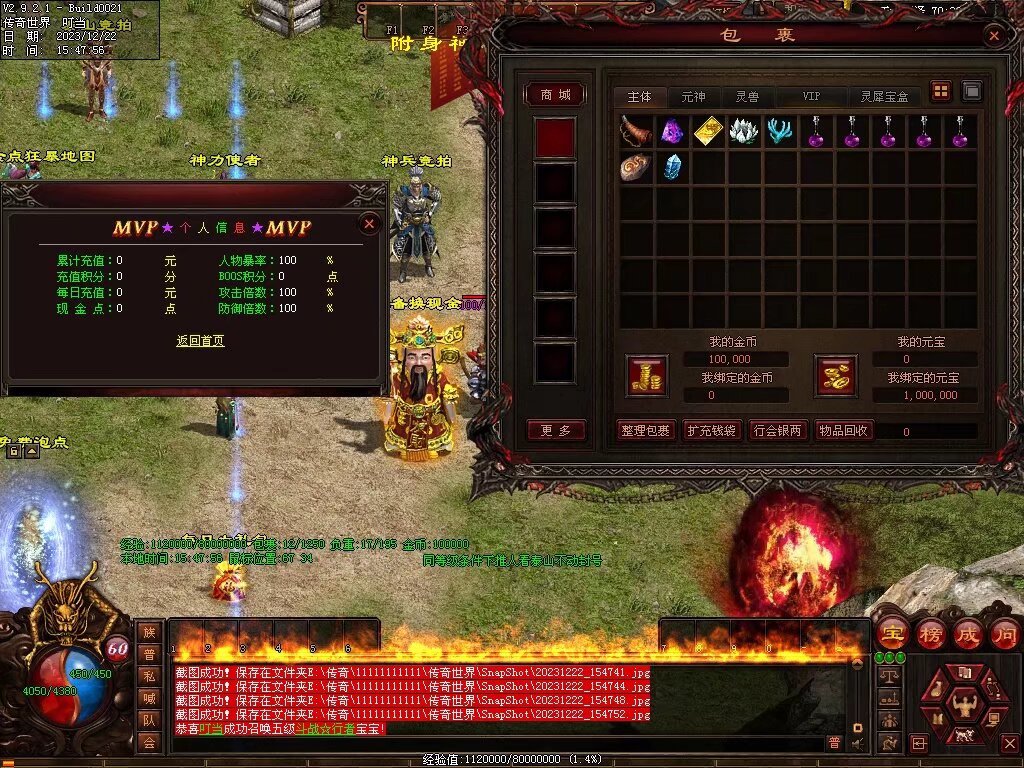Screen dimensions: 1024x768
Task: Open the muscular character icon menu
Action: tap(963, 707)
